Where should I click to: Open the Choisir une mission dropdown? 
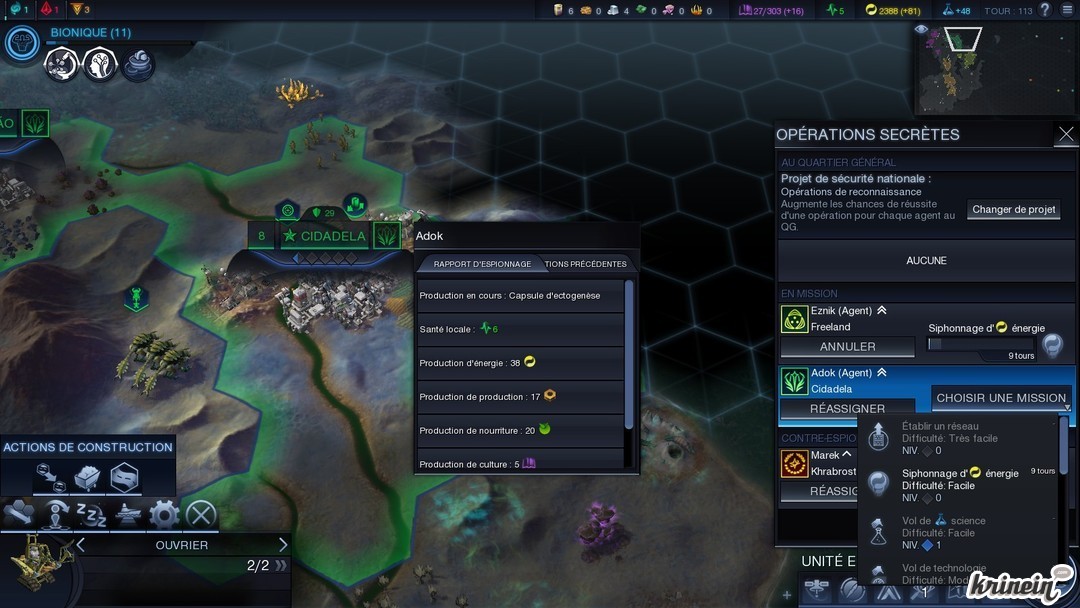[1001, 398]
